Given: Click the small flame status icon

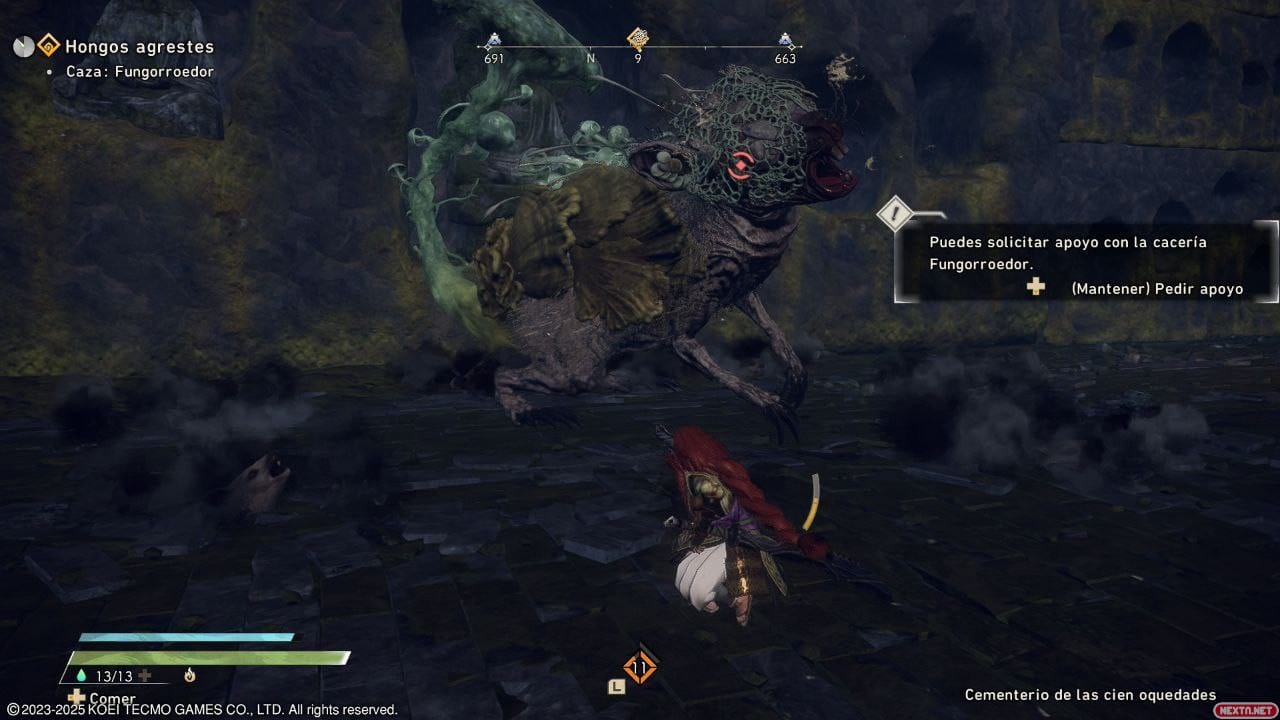Looking at the screenshot, I should point(189,676).
